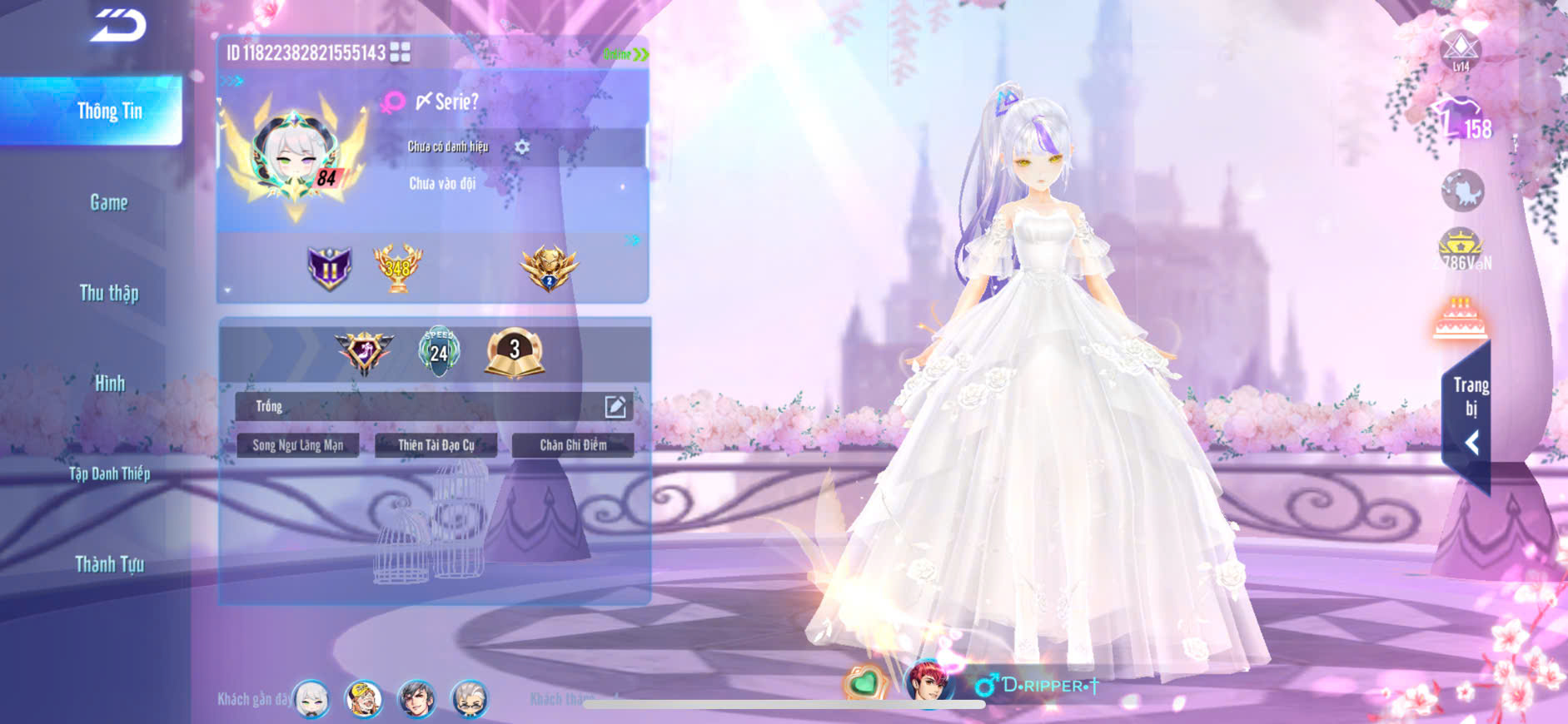
Task: Select the Thiên Tài Đạo Cụ tag
Action: pyautogui.click(x=436, y=445)
